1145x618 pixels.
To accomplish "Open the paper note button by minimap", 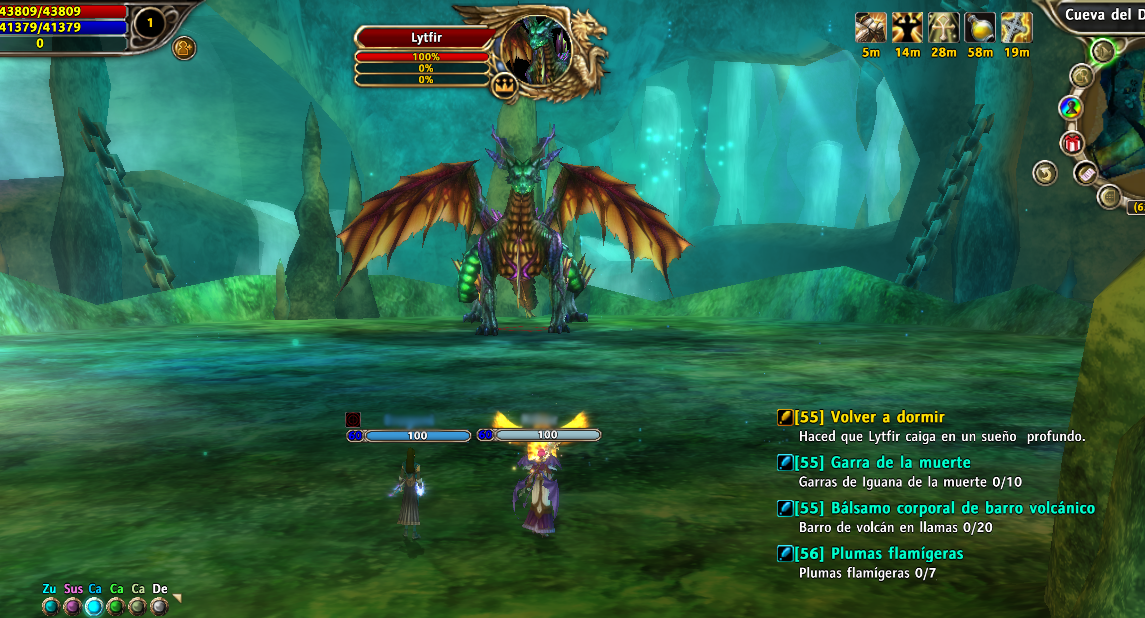I will [x=1086, y=175].
